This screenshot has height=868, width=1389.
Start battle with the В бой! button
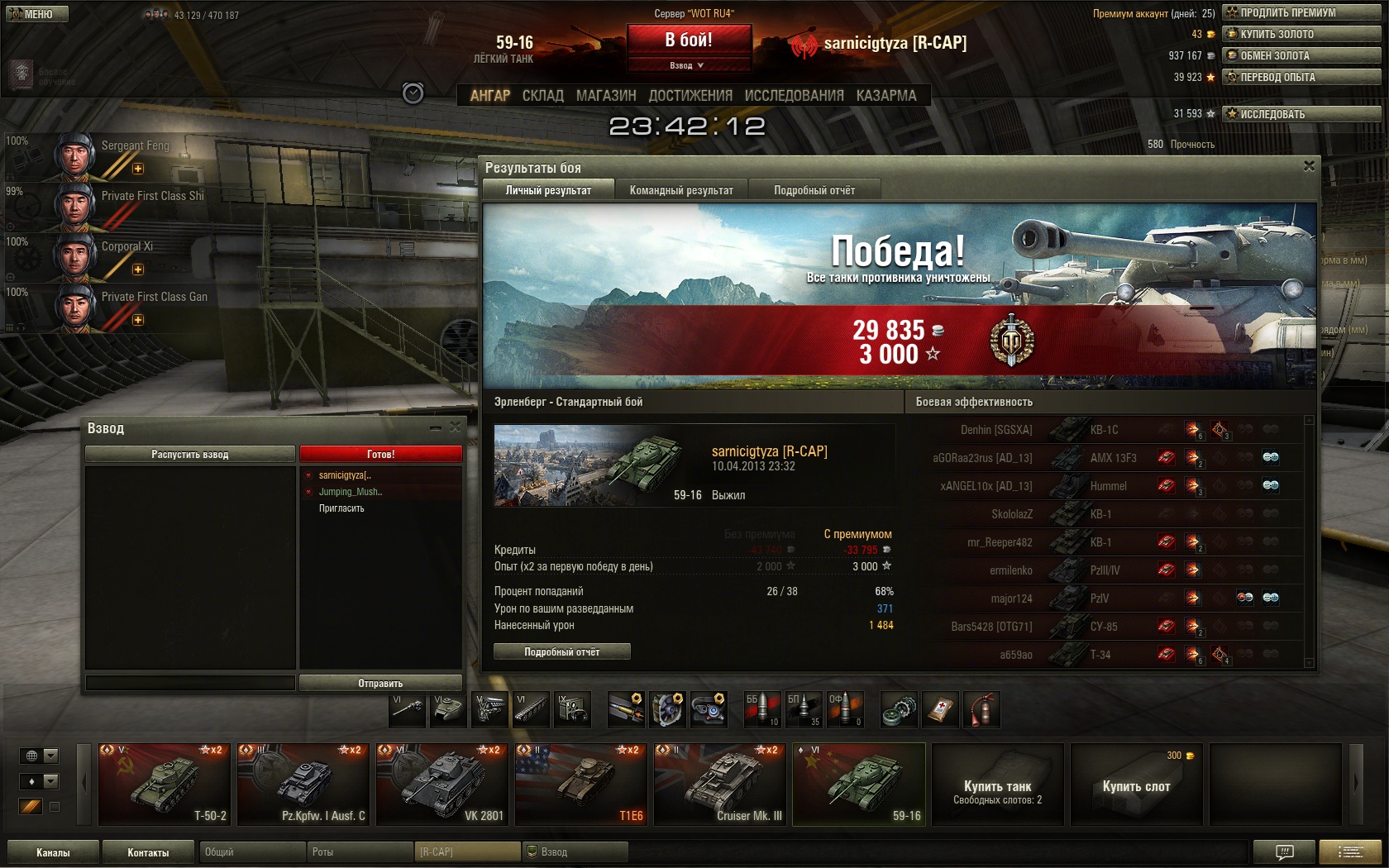click(x=689, y=40)
